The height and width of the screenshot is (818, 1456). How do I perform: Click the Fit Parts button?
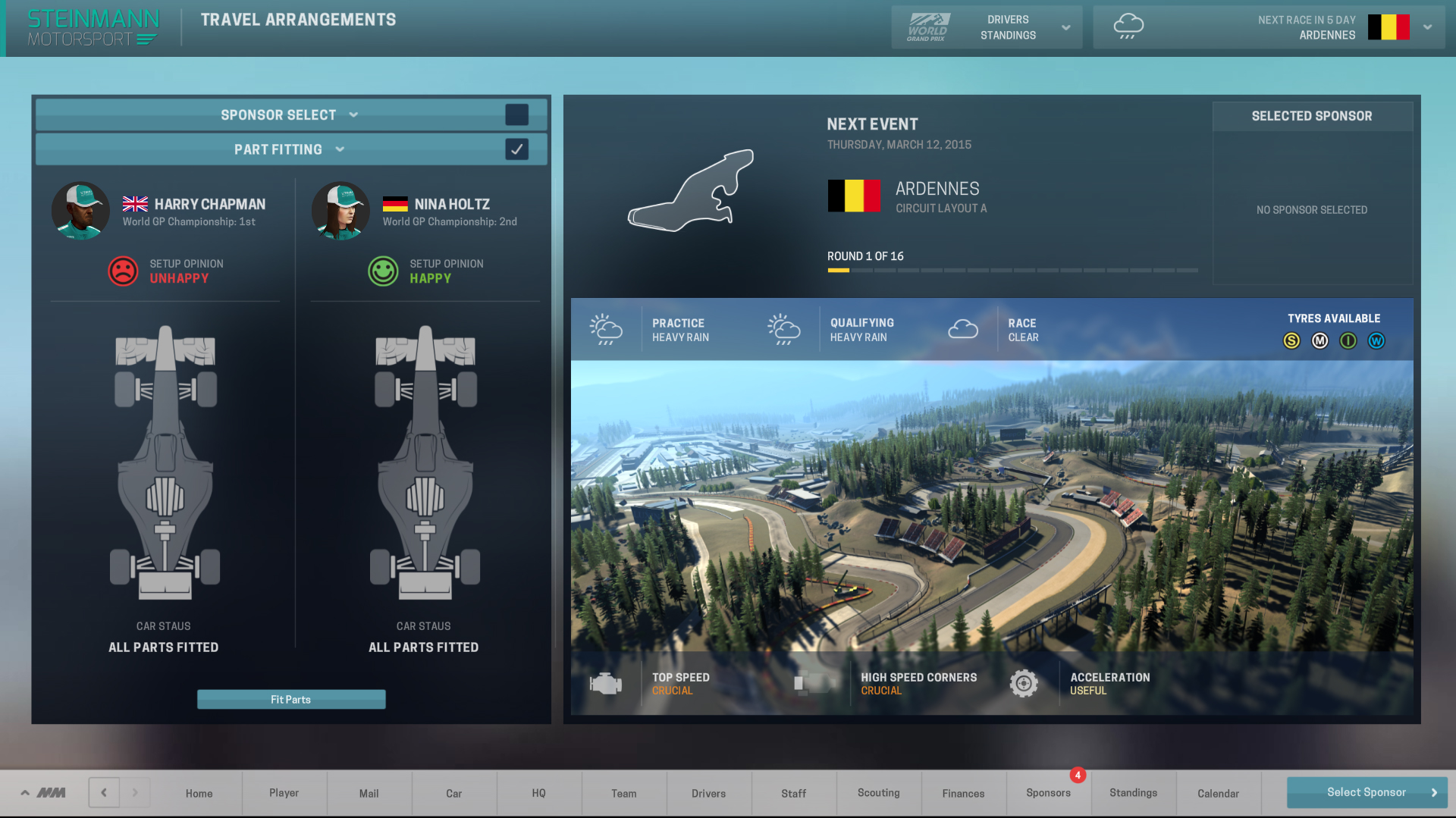click(x=291, y=699)
